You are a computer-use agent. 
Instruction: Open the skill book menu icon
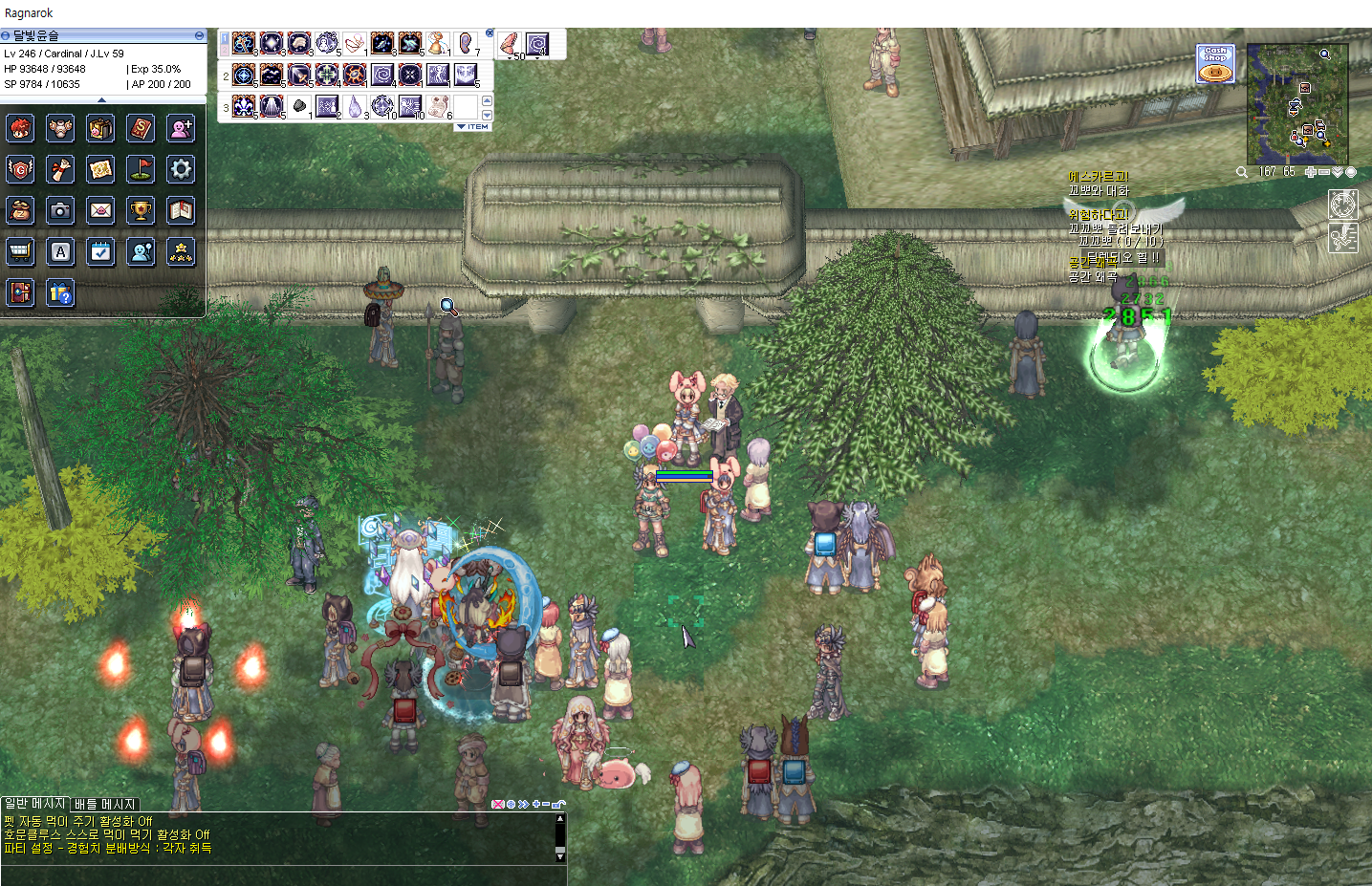point(141,128)
